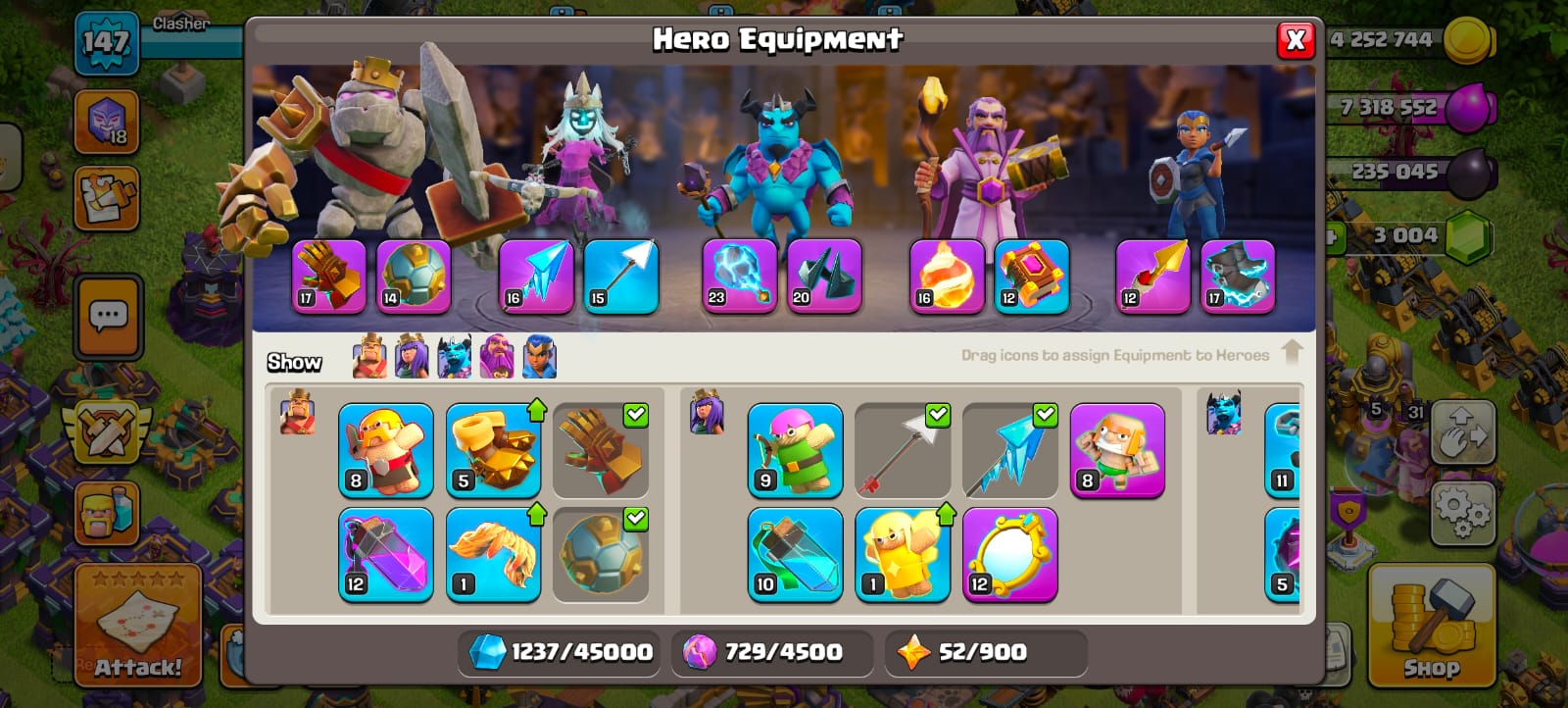The image size is (1568, 708).
Task: Filter equipment by Minion Prince portrait
Action: (x=455, y=357)
